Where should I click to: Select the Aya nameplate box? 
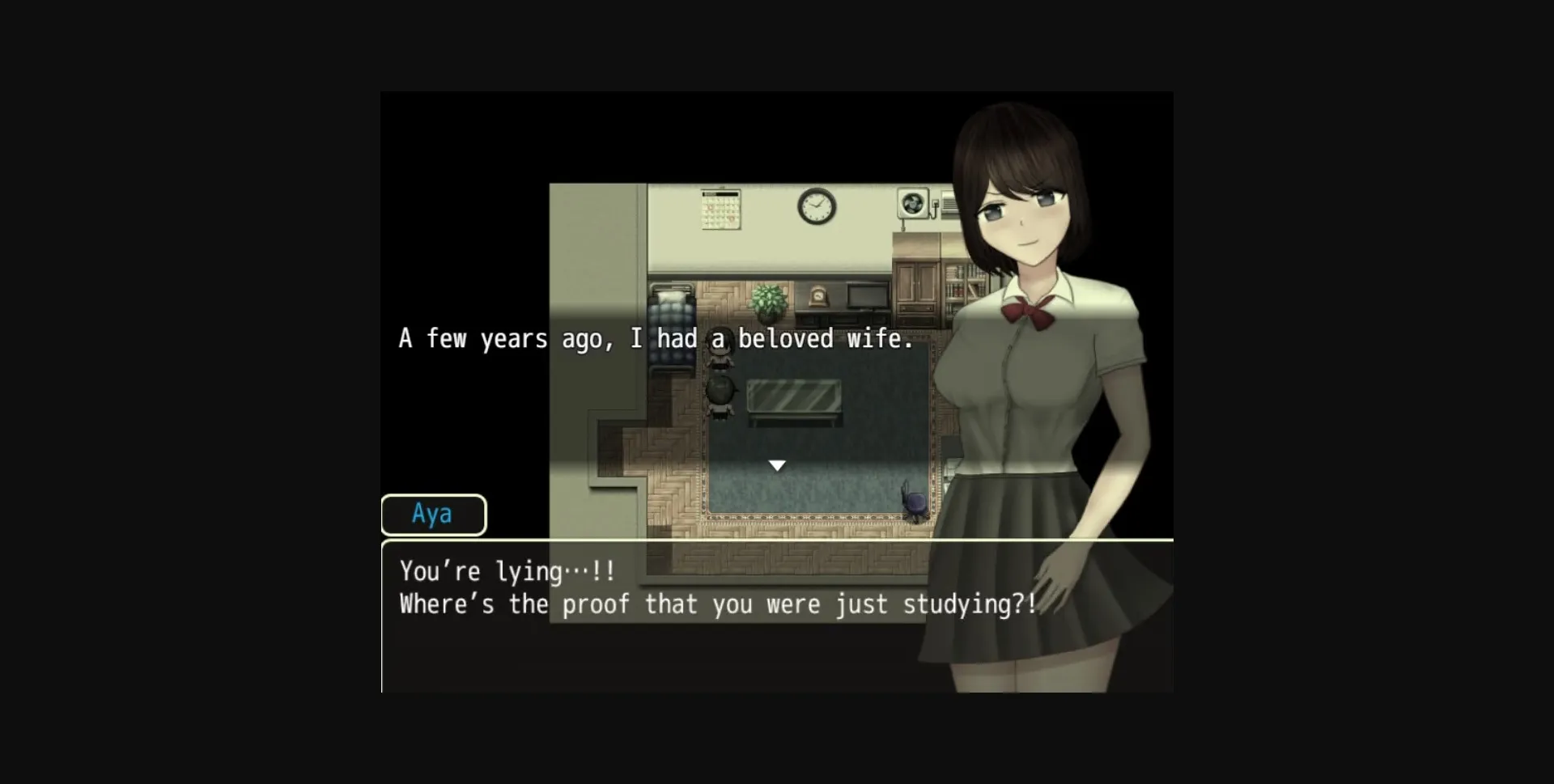434,515
